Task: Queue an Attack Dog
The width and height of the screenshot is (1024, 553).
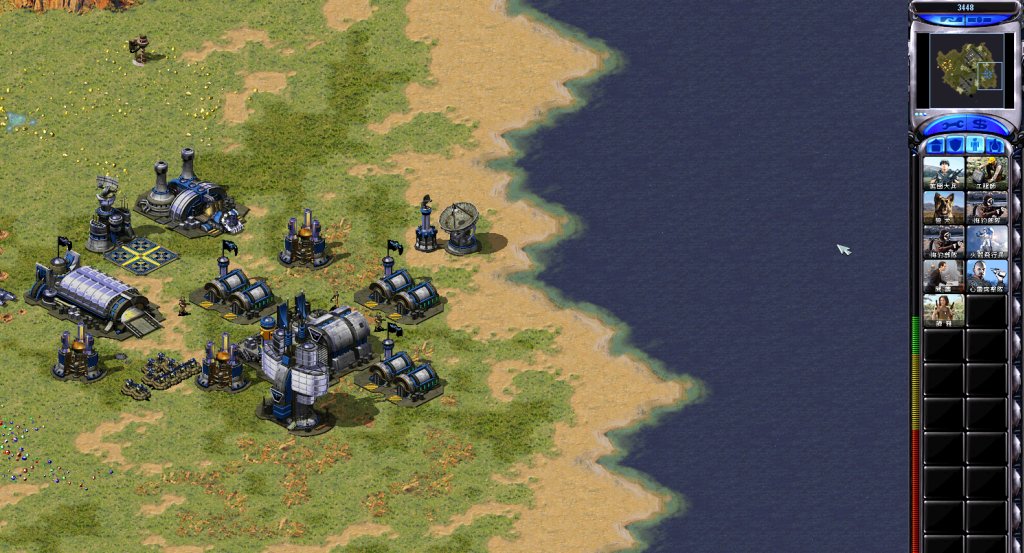Action: coord(943,207)
